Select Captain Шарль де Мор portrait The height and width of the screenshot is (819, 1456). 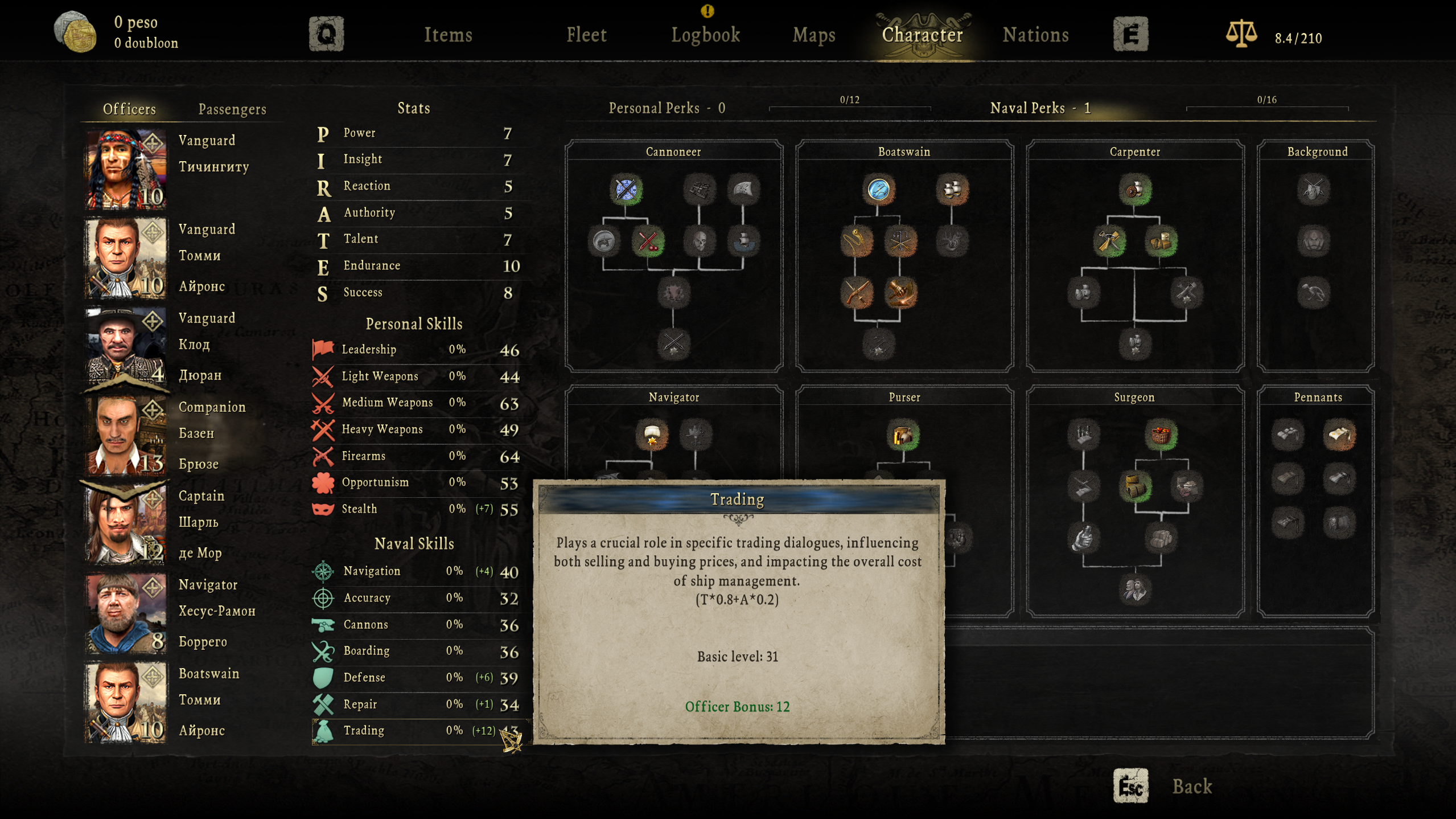click(126, 525)
